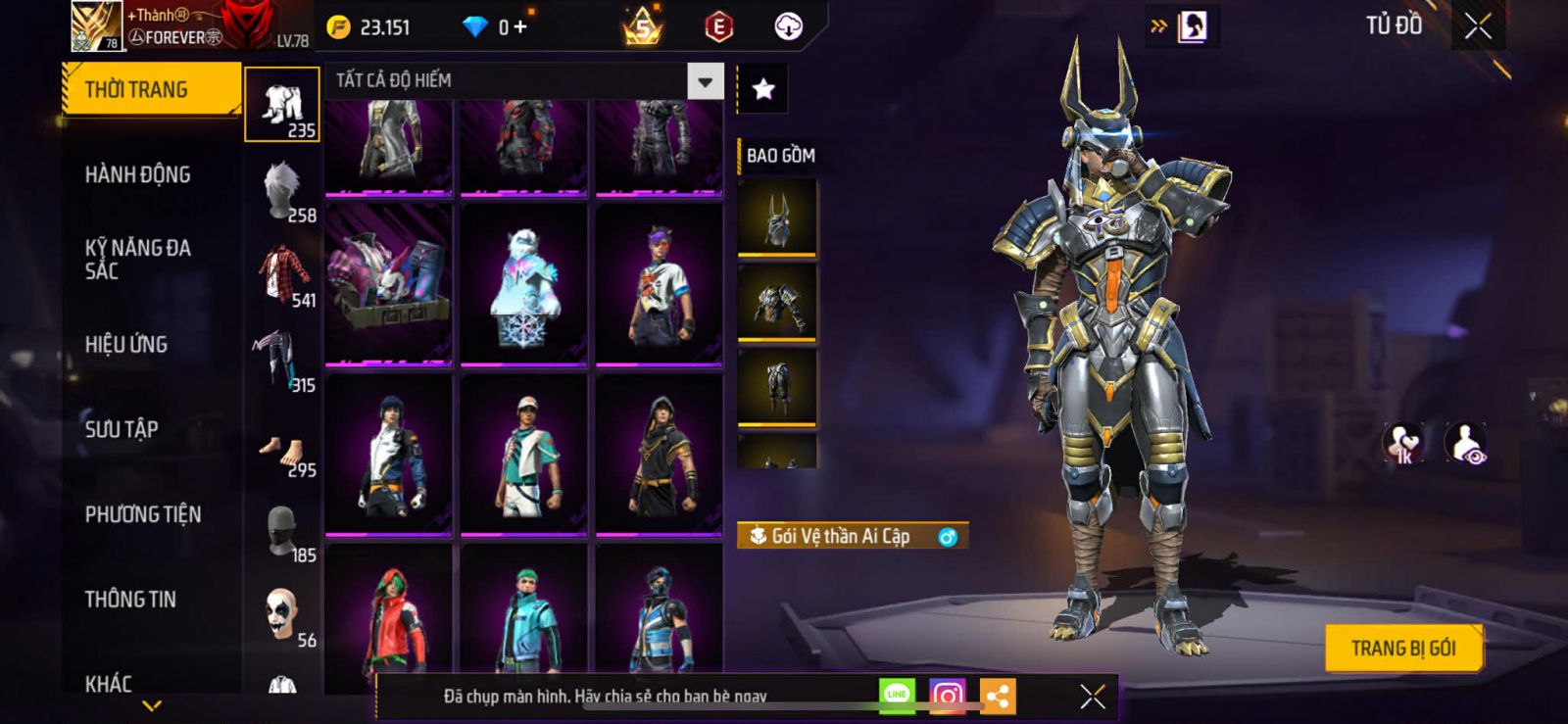
Task: Open the shoes subcategory with 295 items
Action: pyautogui.click(x=282, y=455)
